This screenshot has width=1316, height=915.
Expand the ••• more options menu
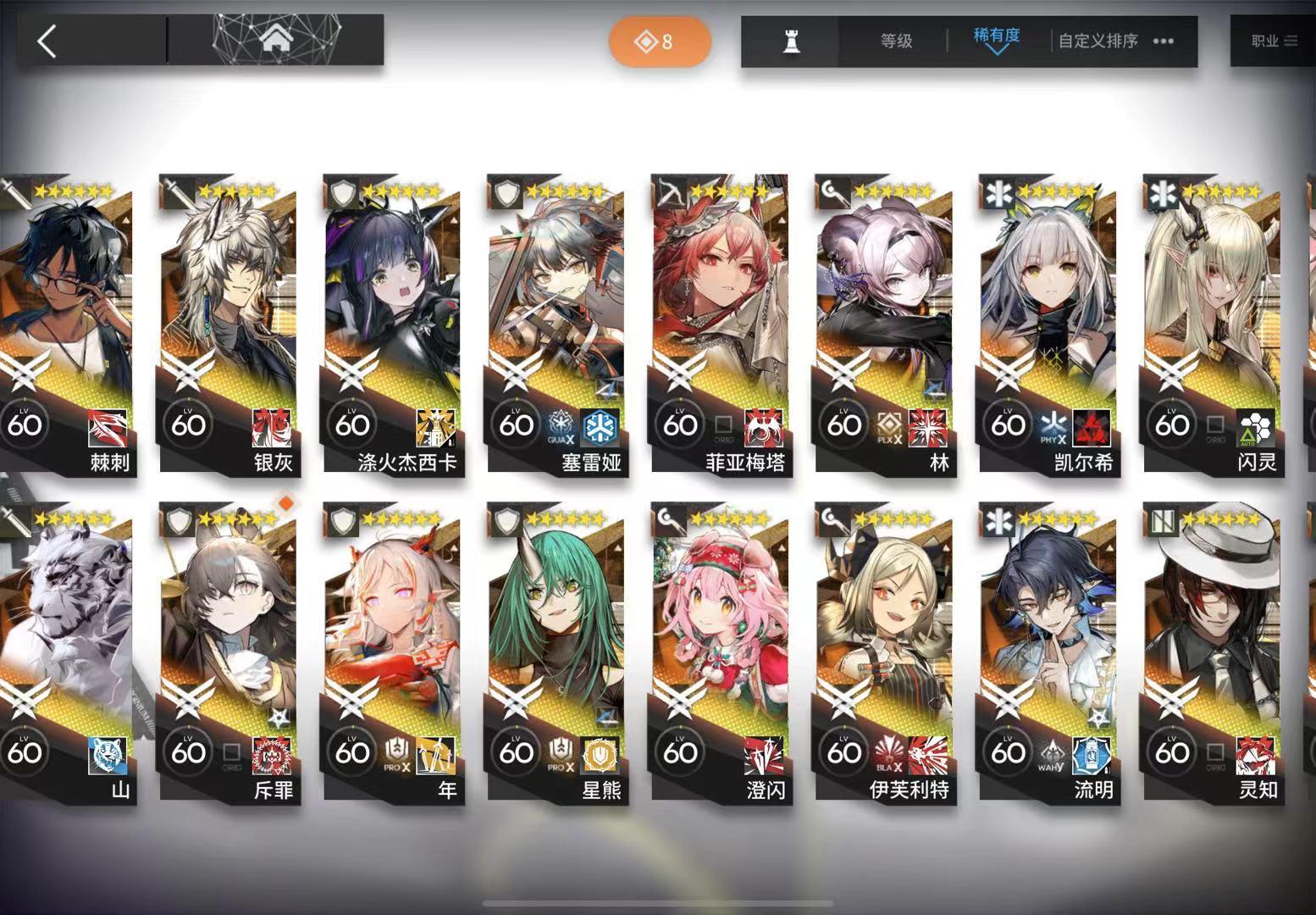(1162, 40)
